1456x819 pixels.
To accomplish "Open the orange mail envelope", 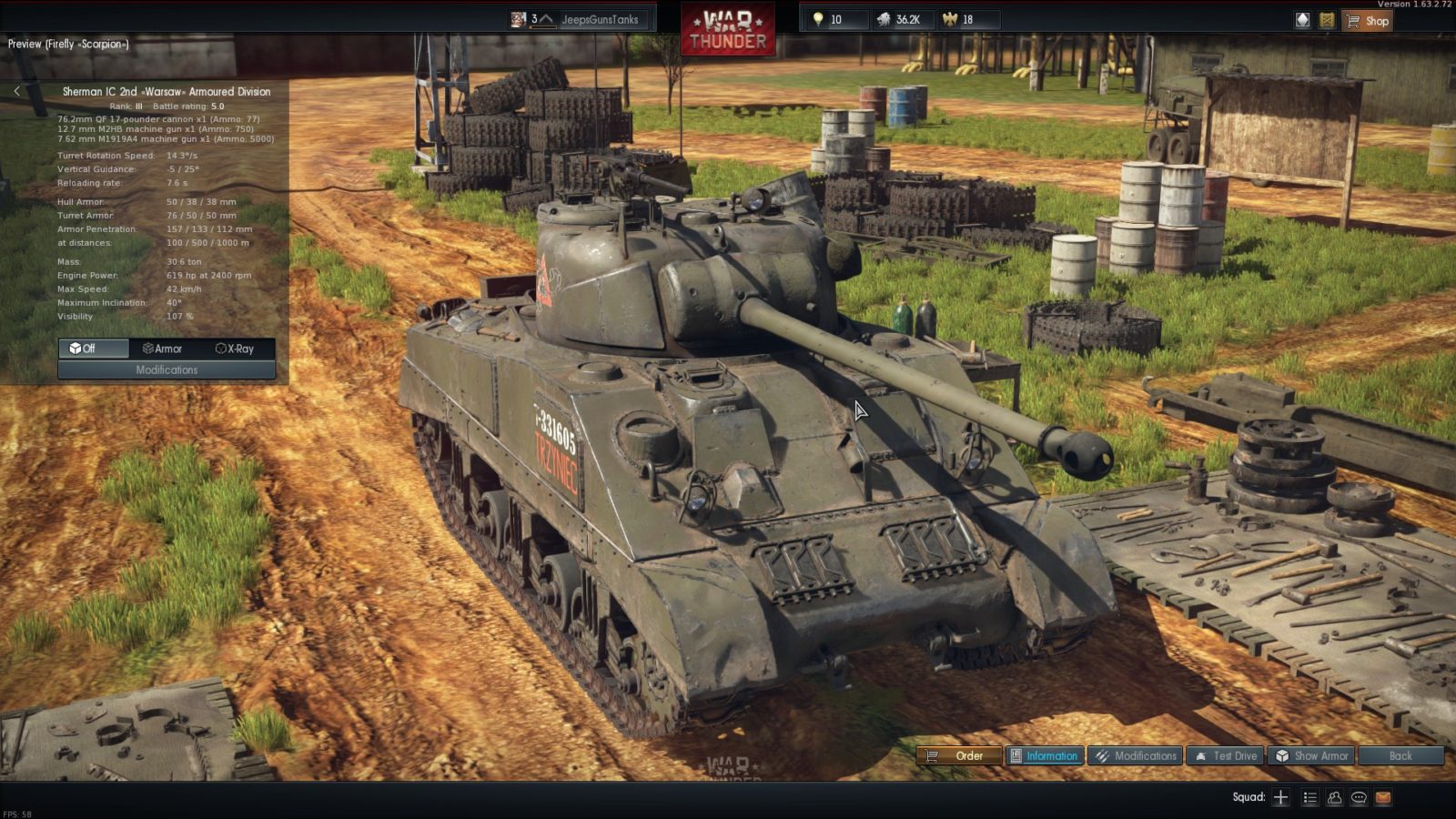I will point(1383,797).
